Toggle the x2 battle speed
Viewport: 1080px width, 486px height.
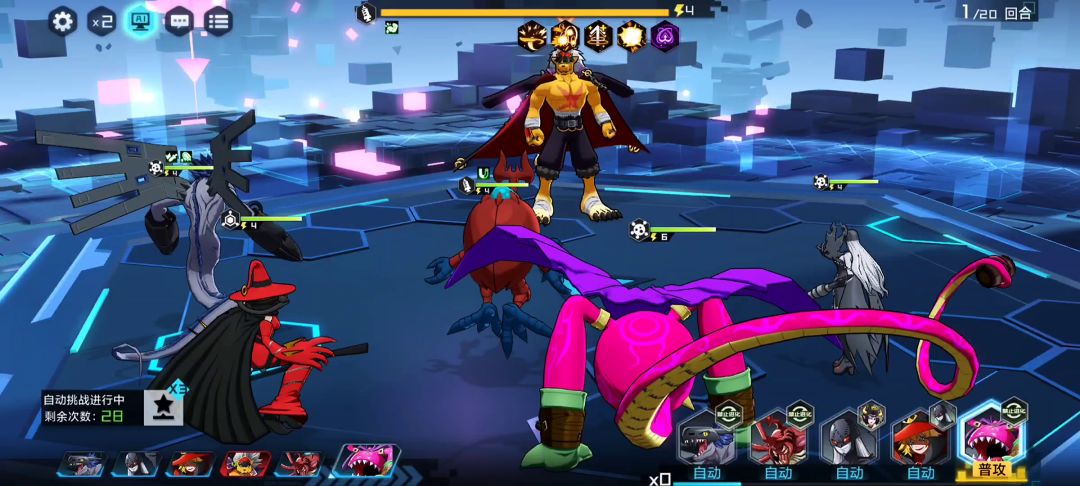pyautogui.click(x=101, y=21)
